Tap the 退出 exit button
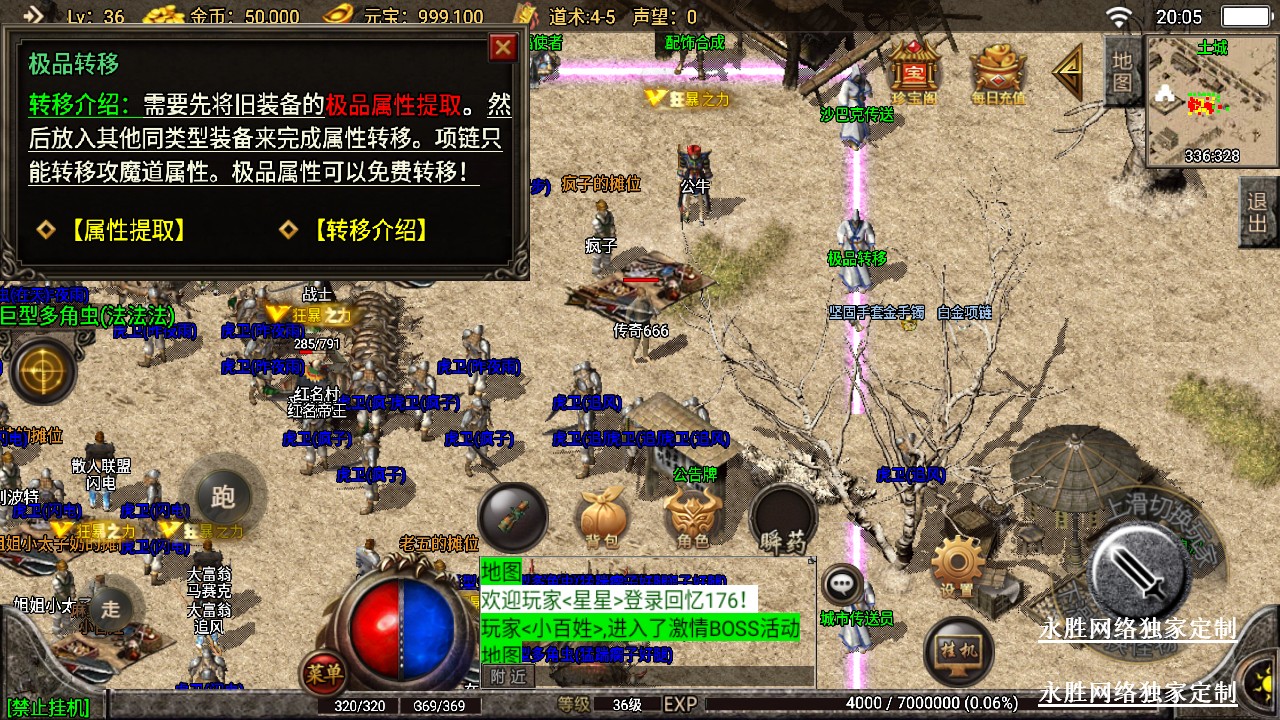 tap(1258, 213)
